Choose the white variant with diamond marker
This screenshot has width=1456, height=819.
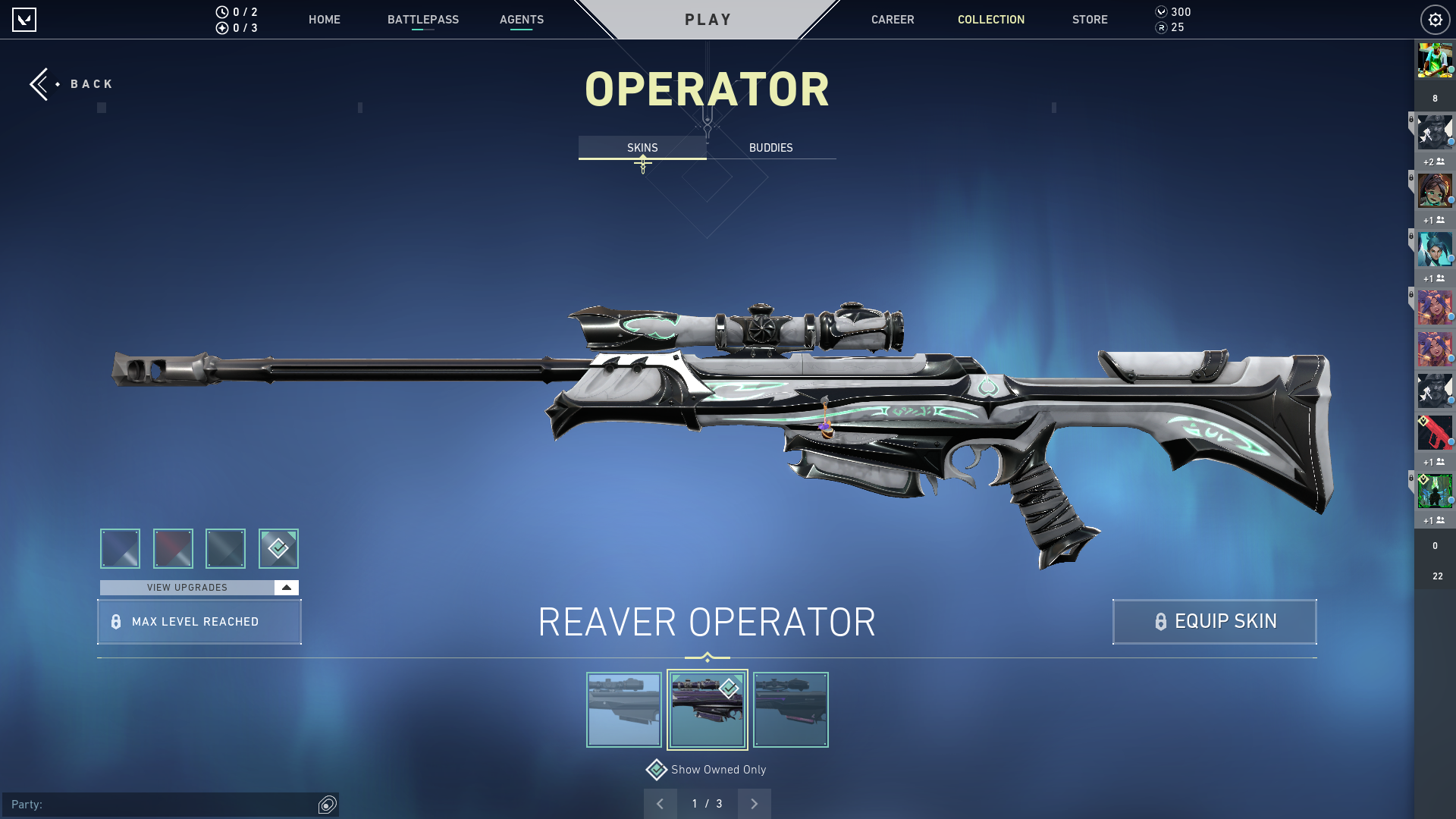point(278,548)
